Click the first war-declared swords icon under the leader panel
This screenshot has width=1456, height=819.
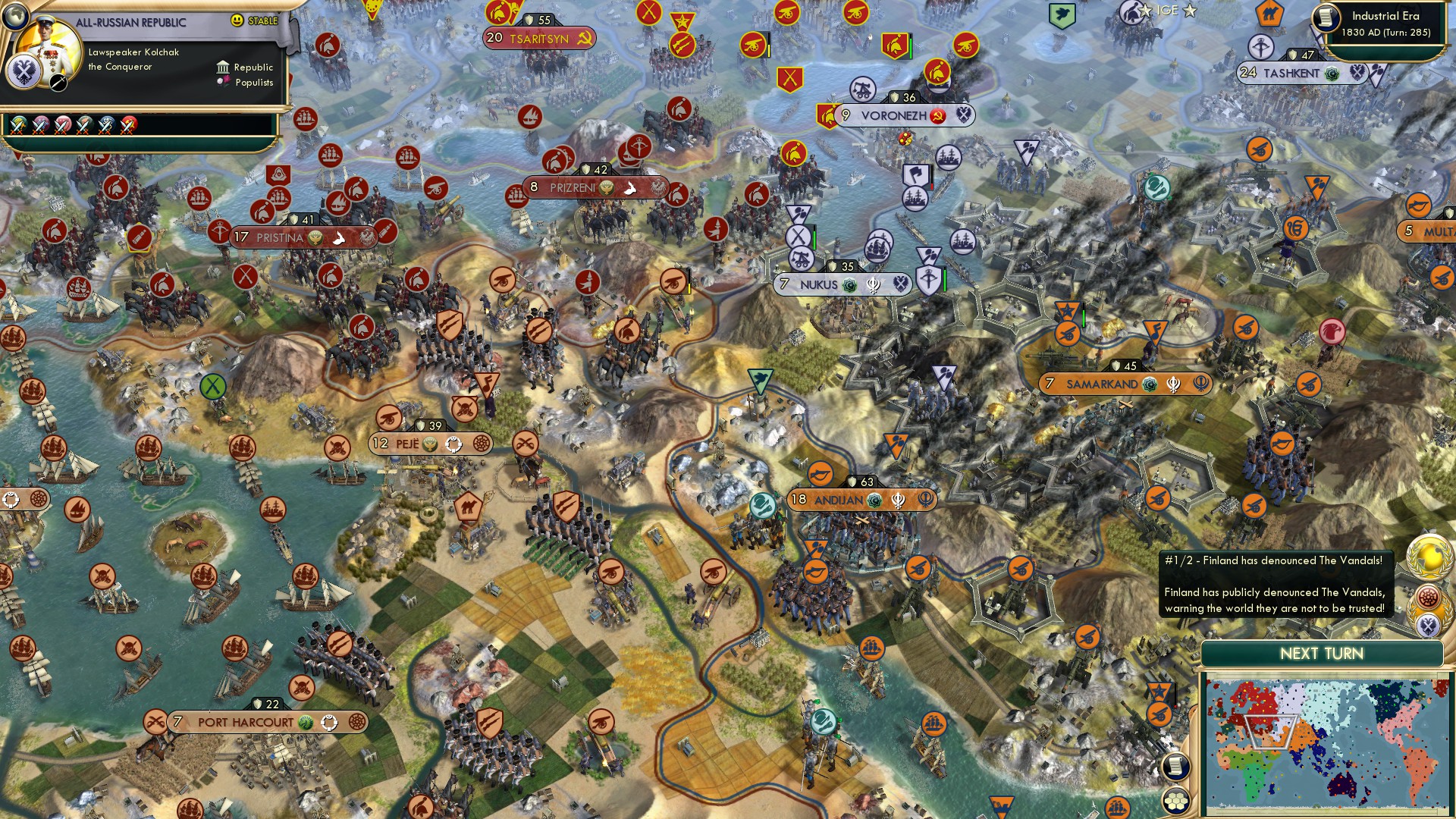pos(17,126)
